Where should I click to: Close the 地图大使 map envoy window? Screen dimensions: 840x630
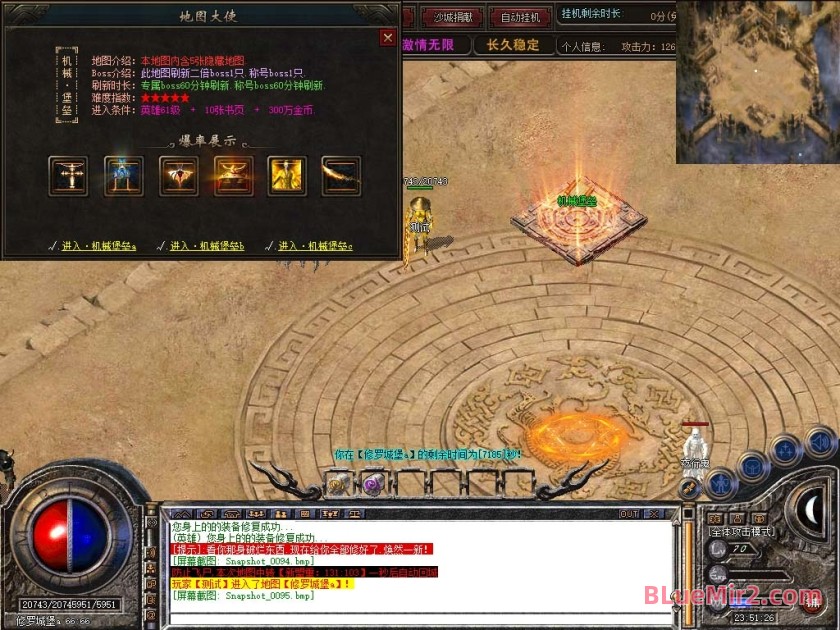[x=388, y=38]
